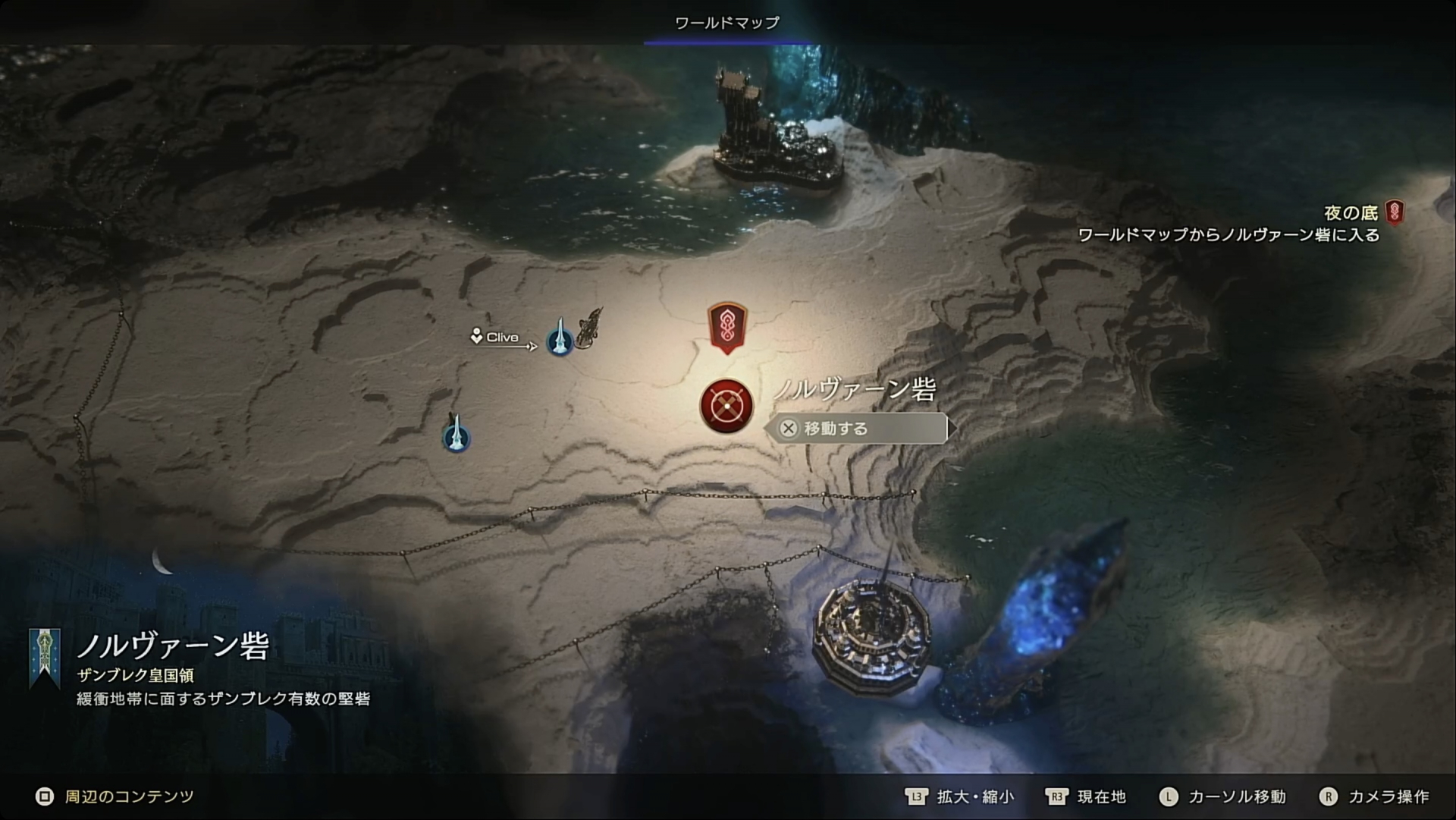Switch to the ワールドマップ tab

726,23
